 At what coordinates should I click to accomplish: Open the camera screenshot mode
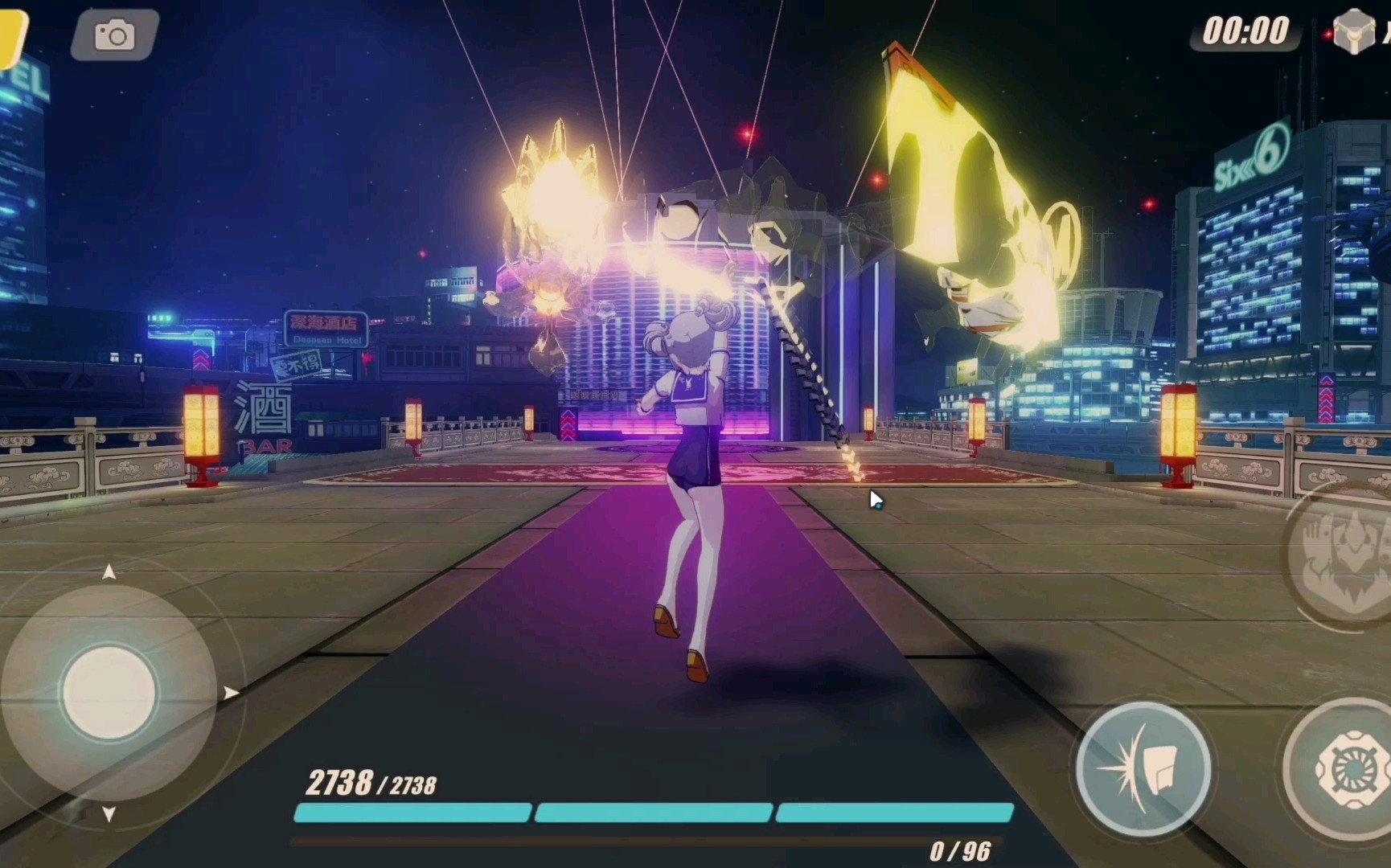114,35
